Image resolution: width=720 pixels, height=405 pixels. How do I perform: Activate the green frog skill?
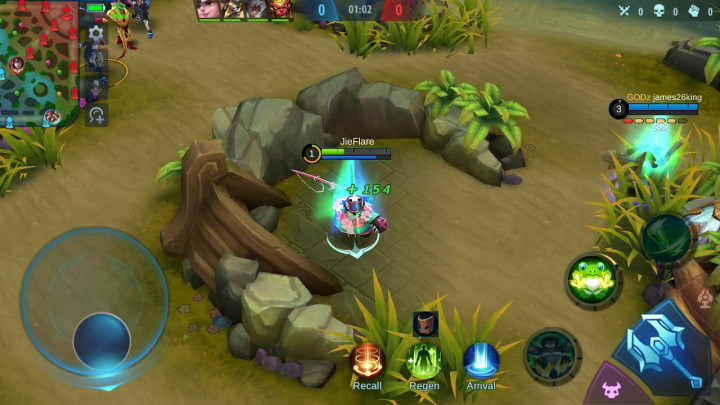pos(591,278)
